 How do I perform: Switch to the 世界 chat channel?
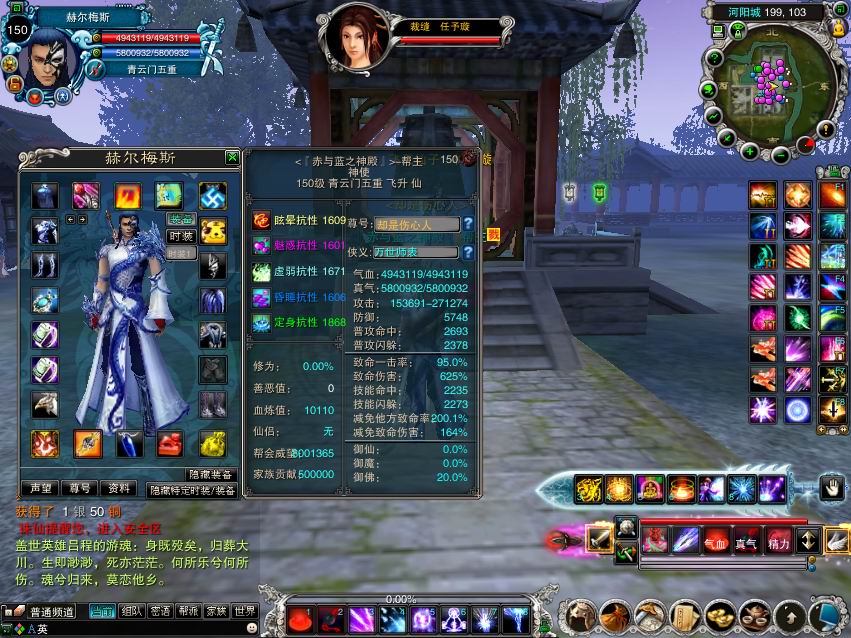pyautogui.click(x=245, y=611)
